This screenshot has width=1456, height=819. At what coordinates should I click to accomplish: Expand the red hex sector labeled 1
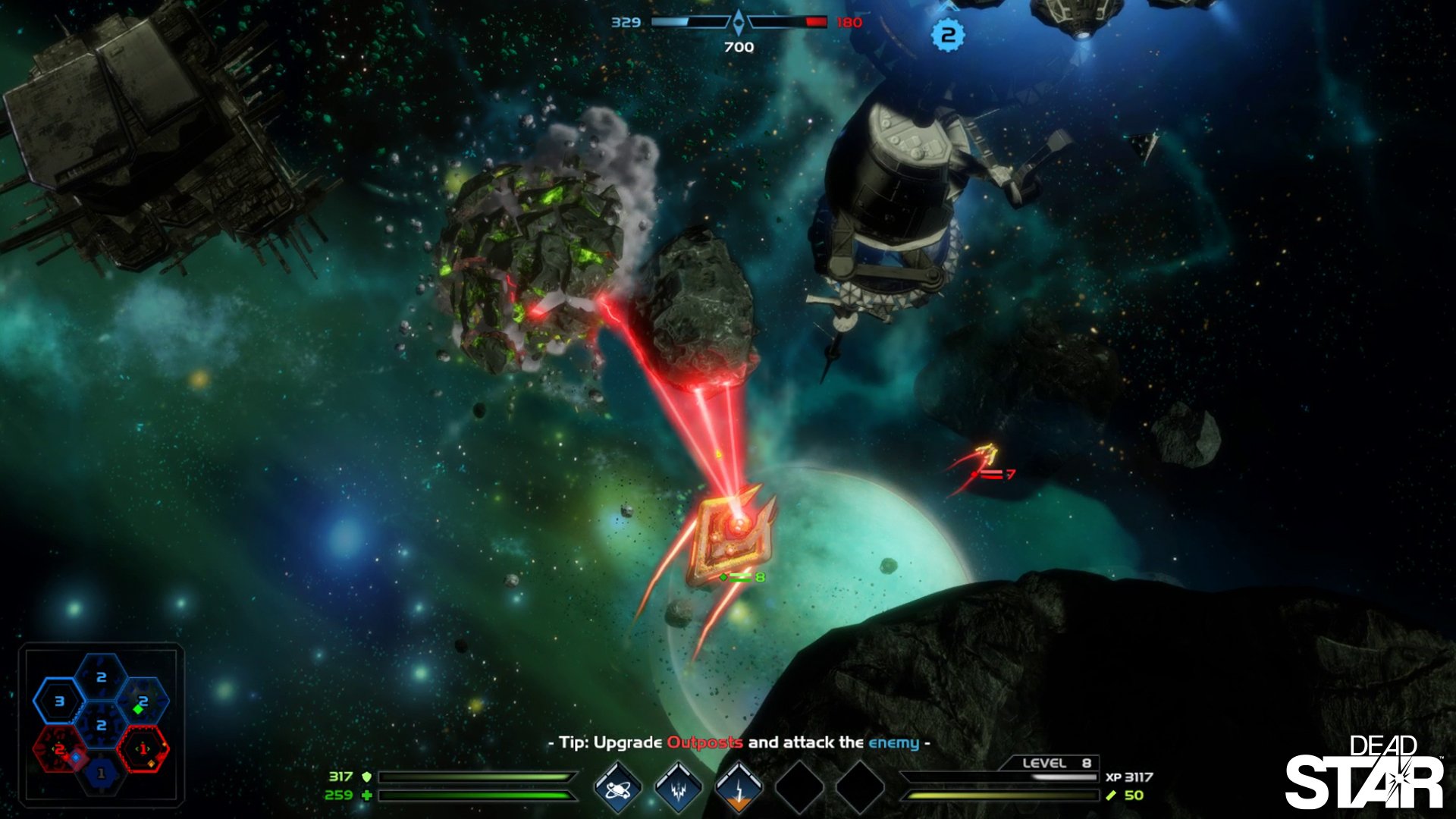click(x=143, y=748)
